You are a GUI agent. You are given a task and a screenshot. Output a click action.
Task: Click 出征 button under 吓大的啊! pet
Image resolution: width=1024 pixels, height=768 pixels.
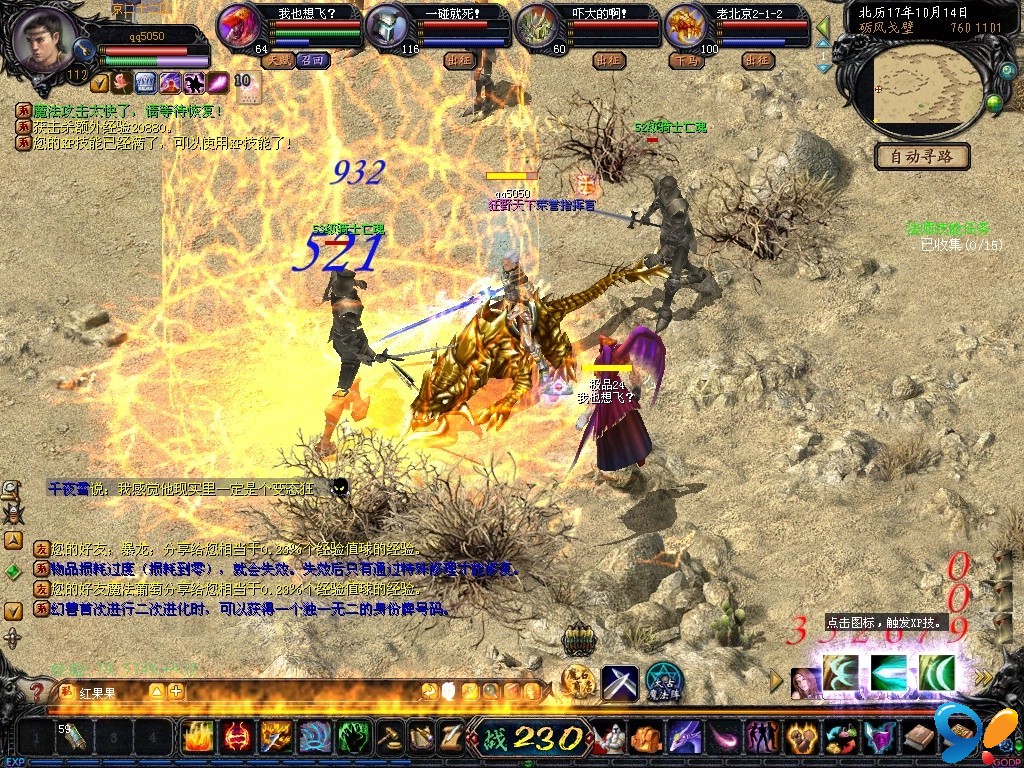pos(608,60)
